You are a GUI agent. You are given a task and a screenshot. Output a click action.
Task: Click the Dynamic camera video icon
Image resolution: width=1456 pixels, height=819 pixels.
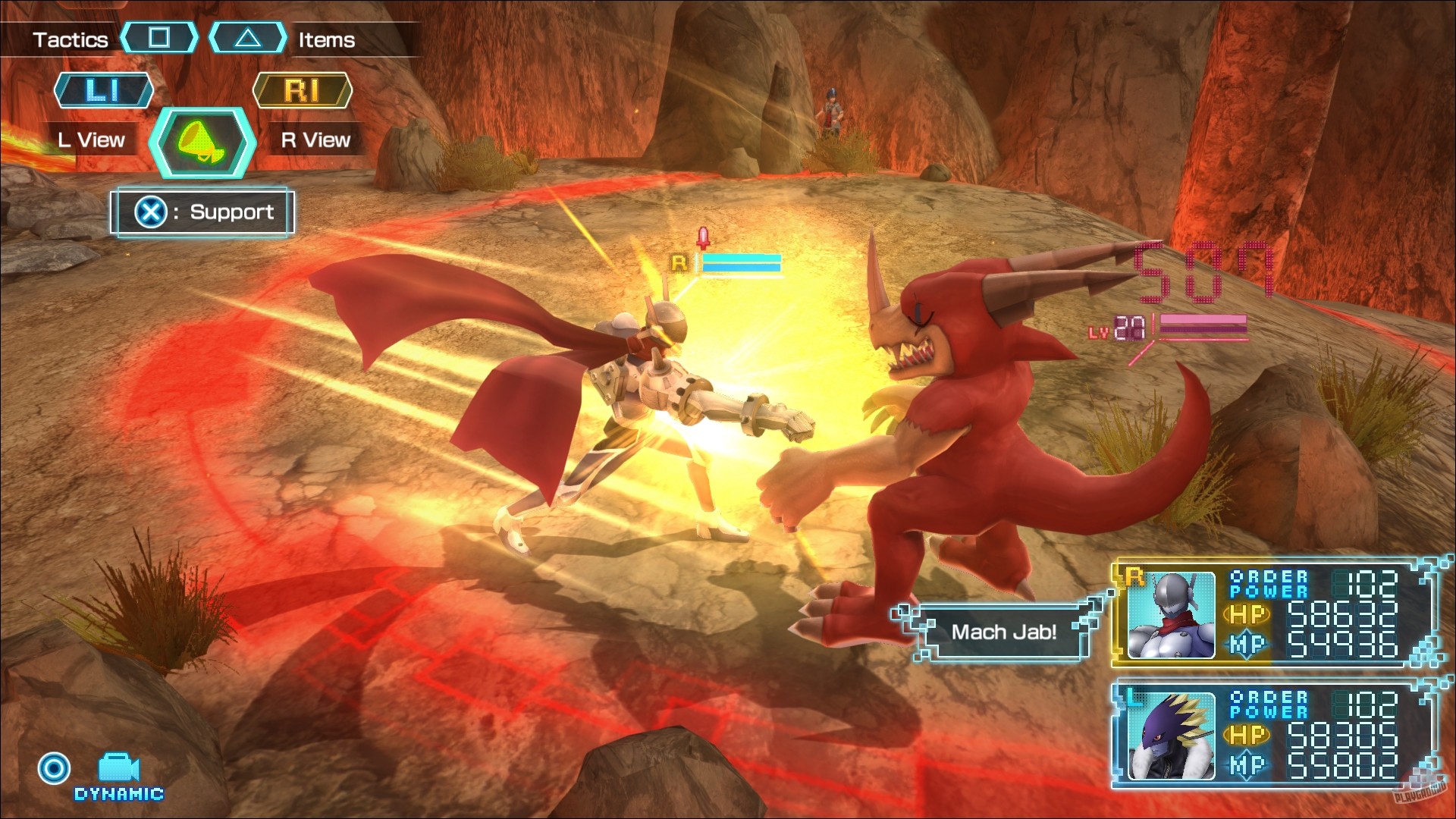click(118, 764)
